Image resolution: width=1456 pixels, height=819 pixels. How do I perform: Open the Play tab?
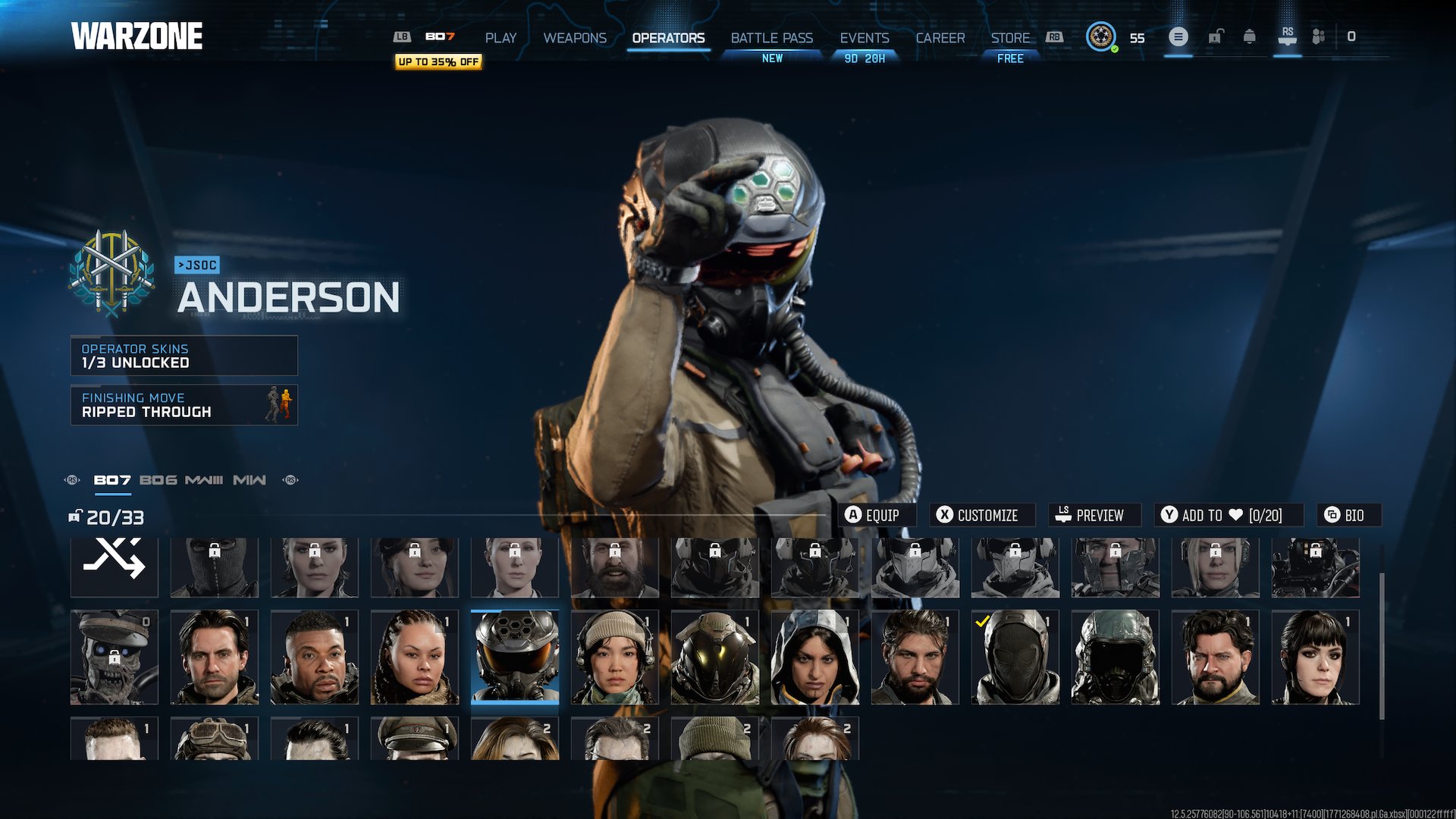pyautogui.click(x=500, y=38)
